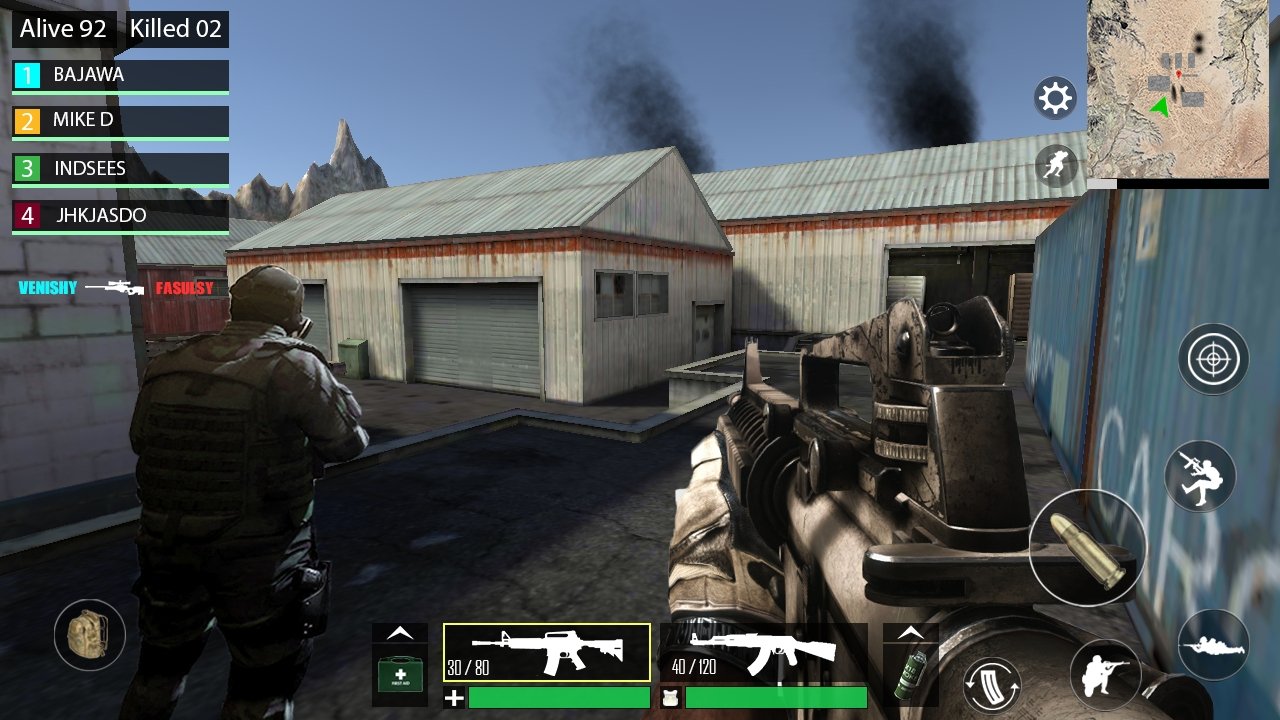1280x720 pixels.
Task: Select squad member BAJAWA in the team list
Action: click(x=121, y=75)
